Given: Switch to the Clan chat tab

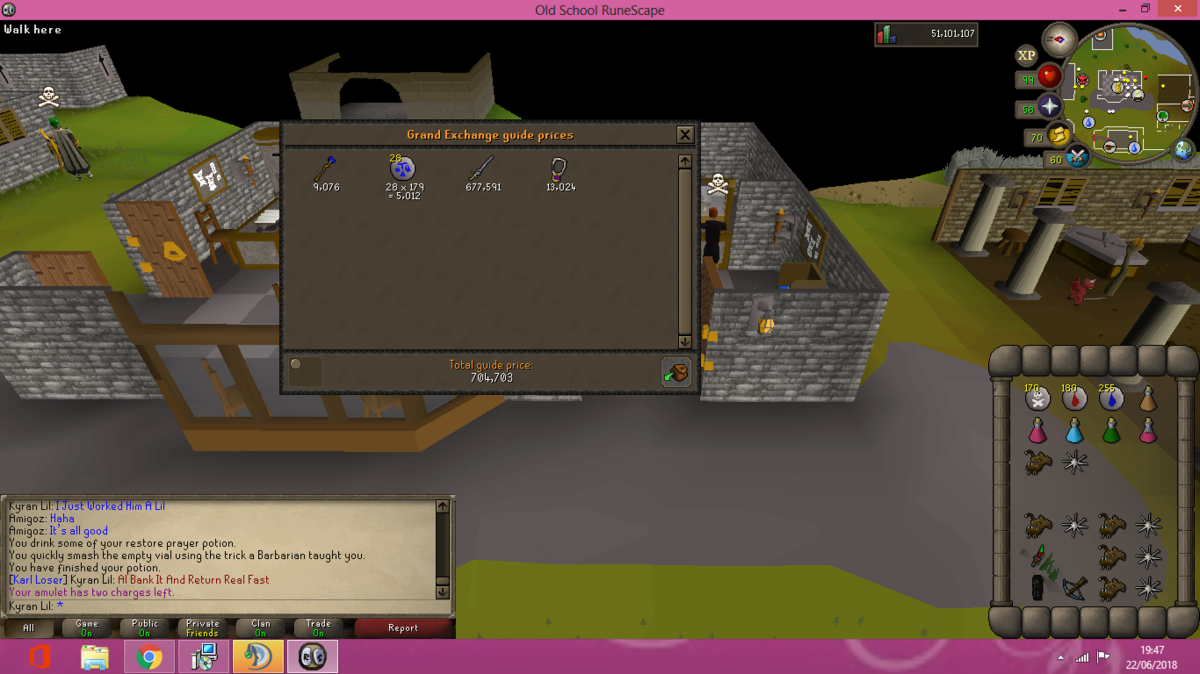Looking at the screenshot, I should tap(260, 628).
